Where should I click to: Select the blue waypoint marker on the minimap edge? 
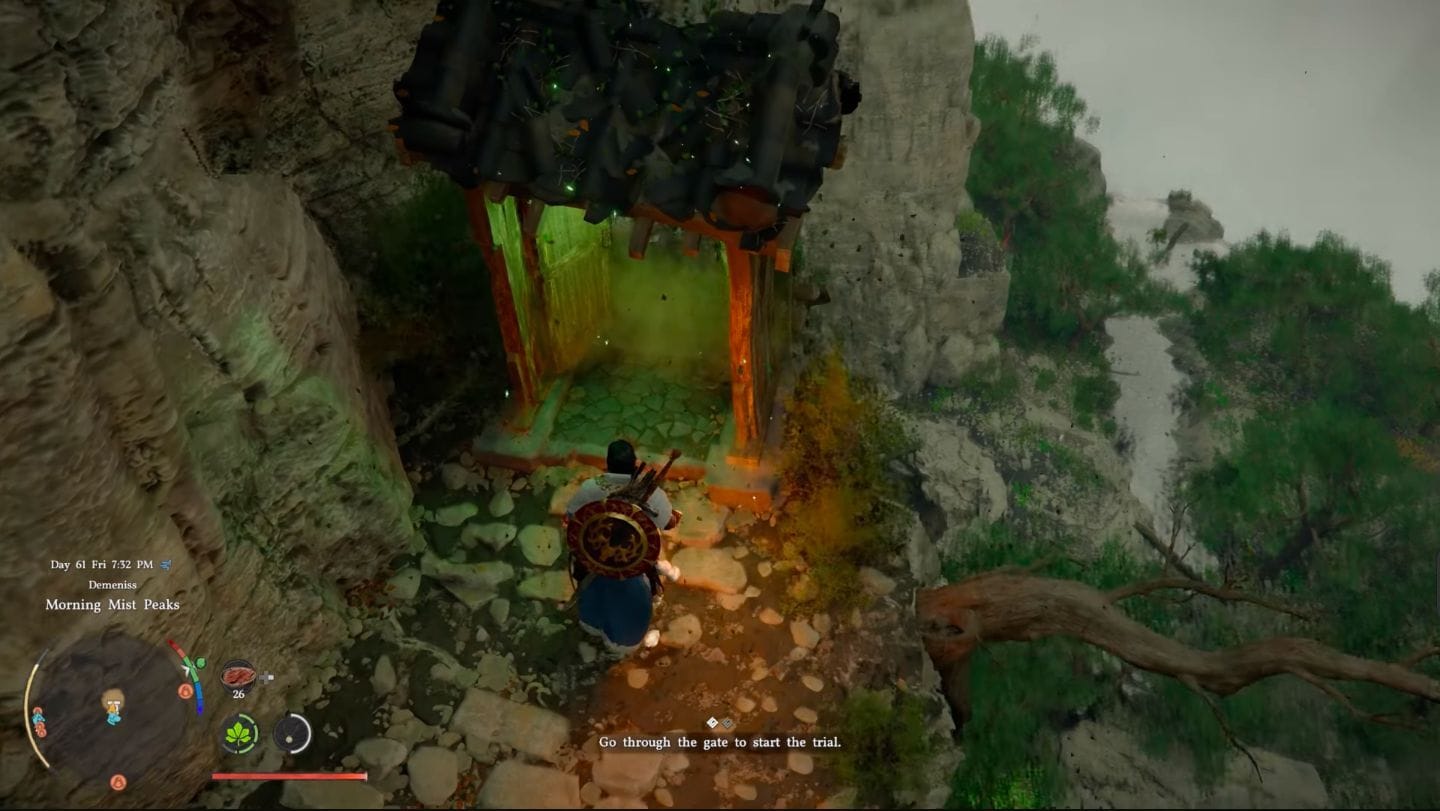coord(37,719)
